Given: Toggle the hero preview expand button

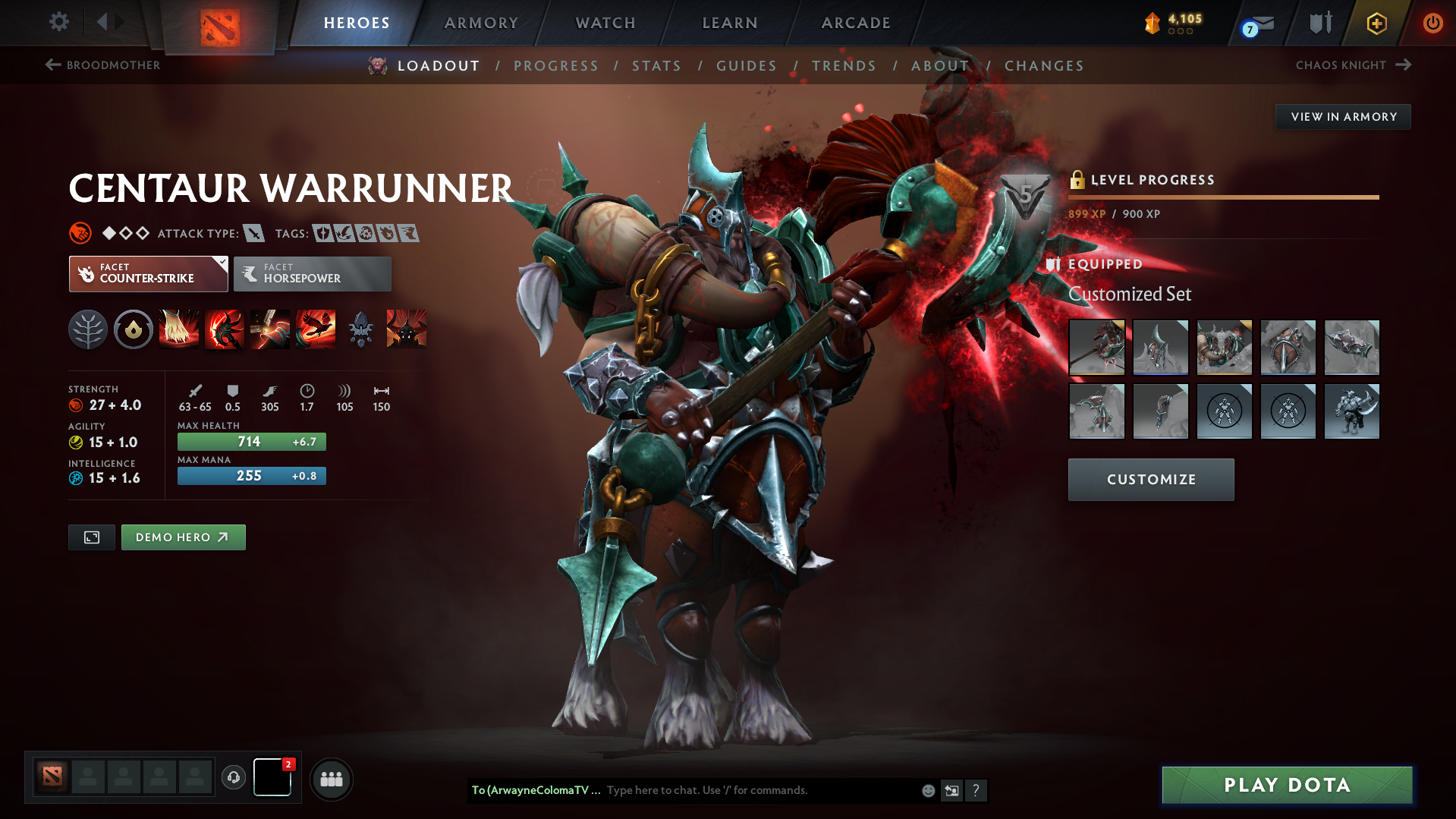Looking at the screenshot, I should [x=91, y=537].
